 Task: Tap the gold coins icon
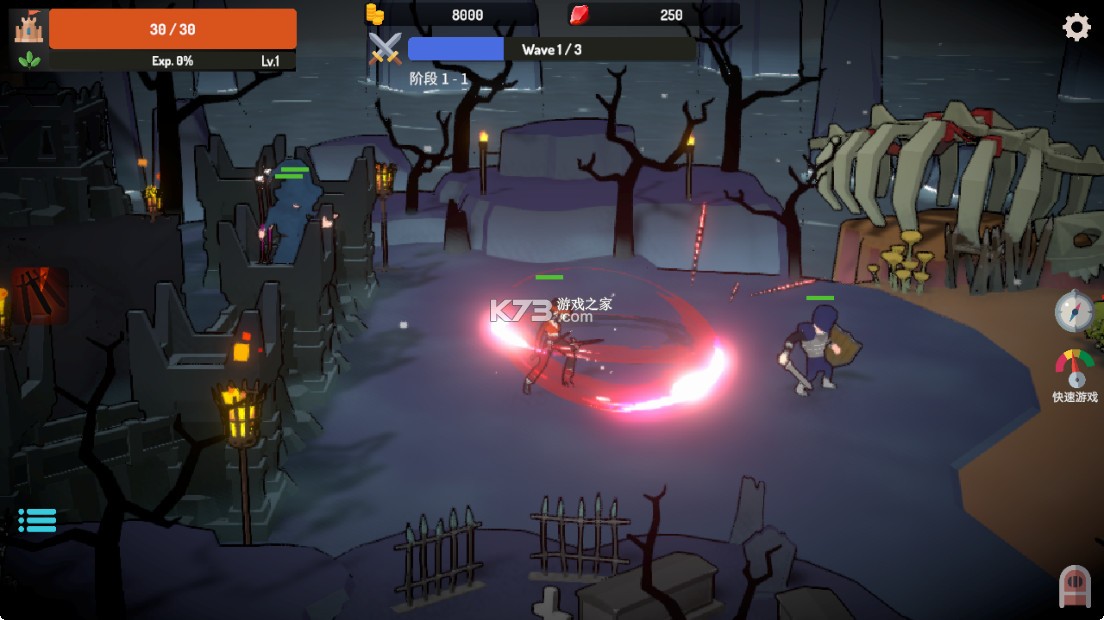tap(375, 14)
